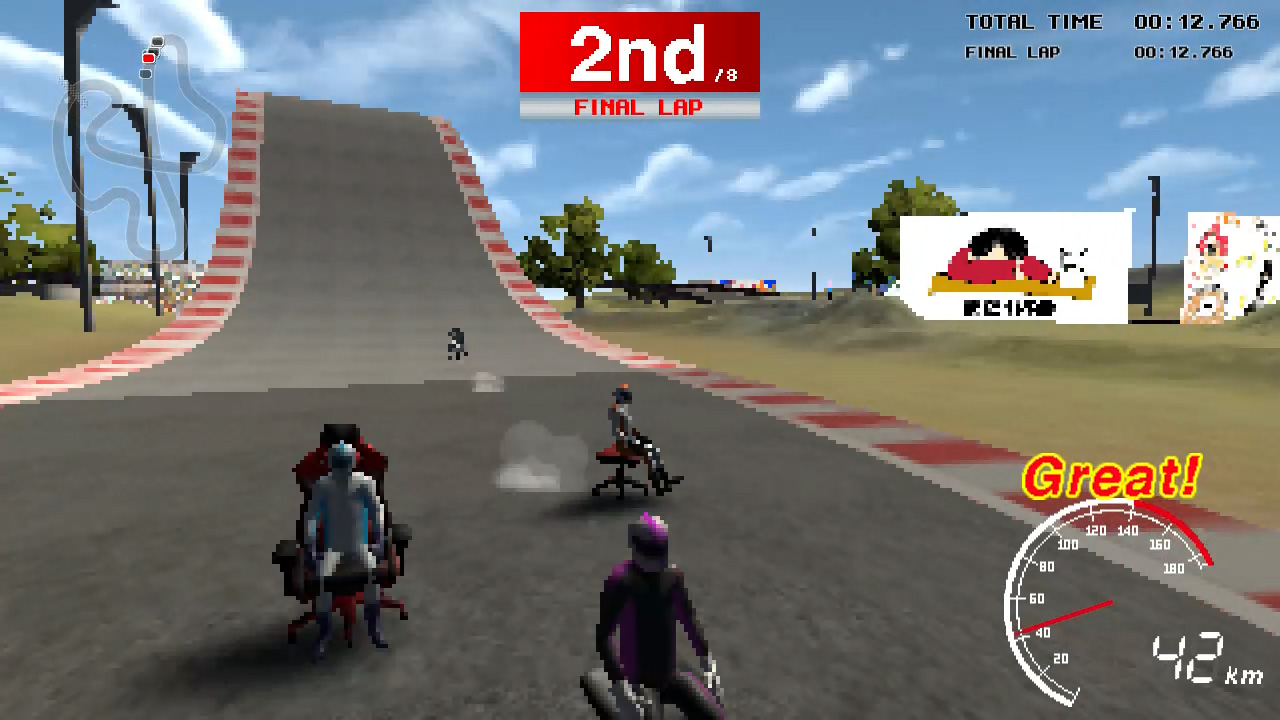1280x720 pixels.
Task: Click the TOTAL TIME display
Action: click(x=1033, y=22)
